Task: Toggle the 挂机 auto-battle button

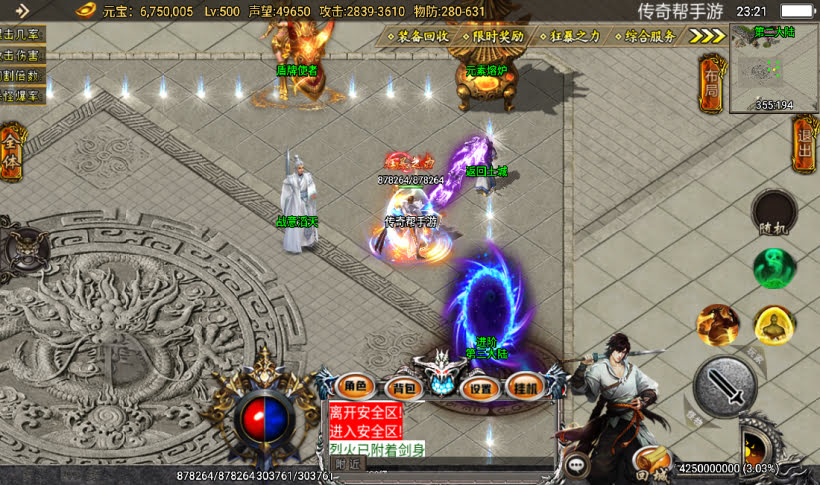Action: [x=526, y=386]
